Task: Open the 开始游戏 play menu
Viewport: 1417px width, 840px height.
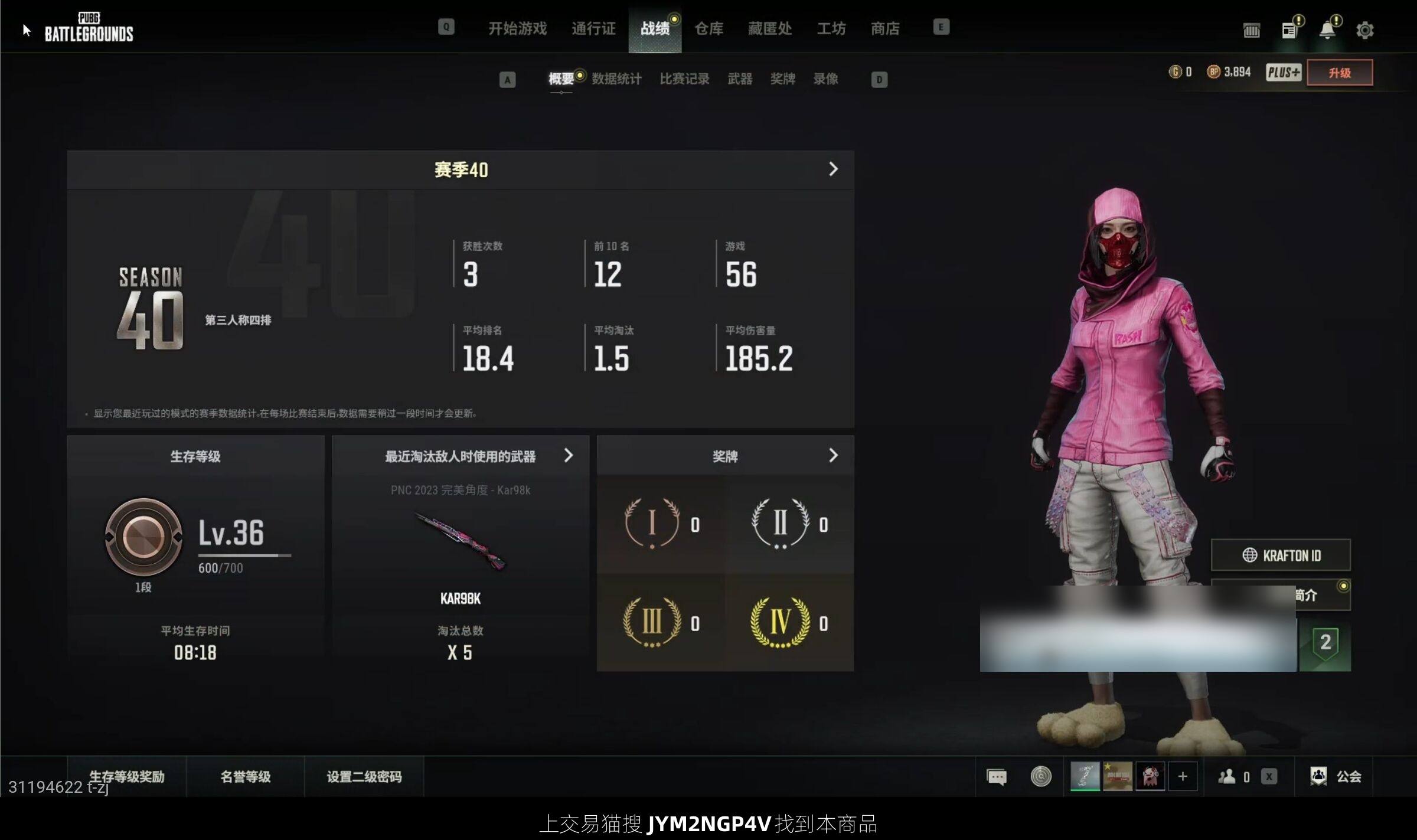Action: point(517,28)
